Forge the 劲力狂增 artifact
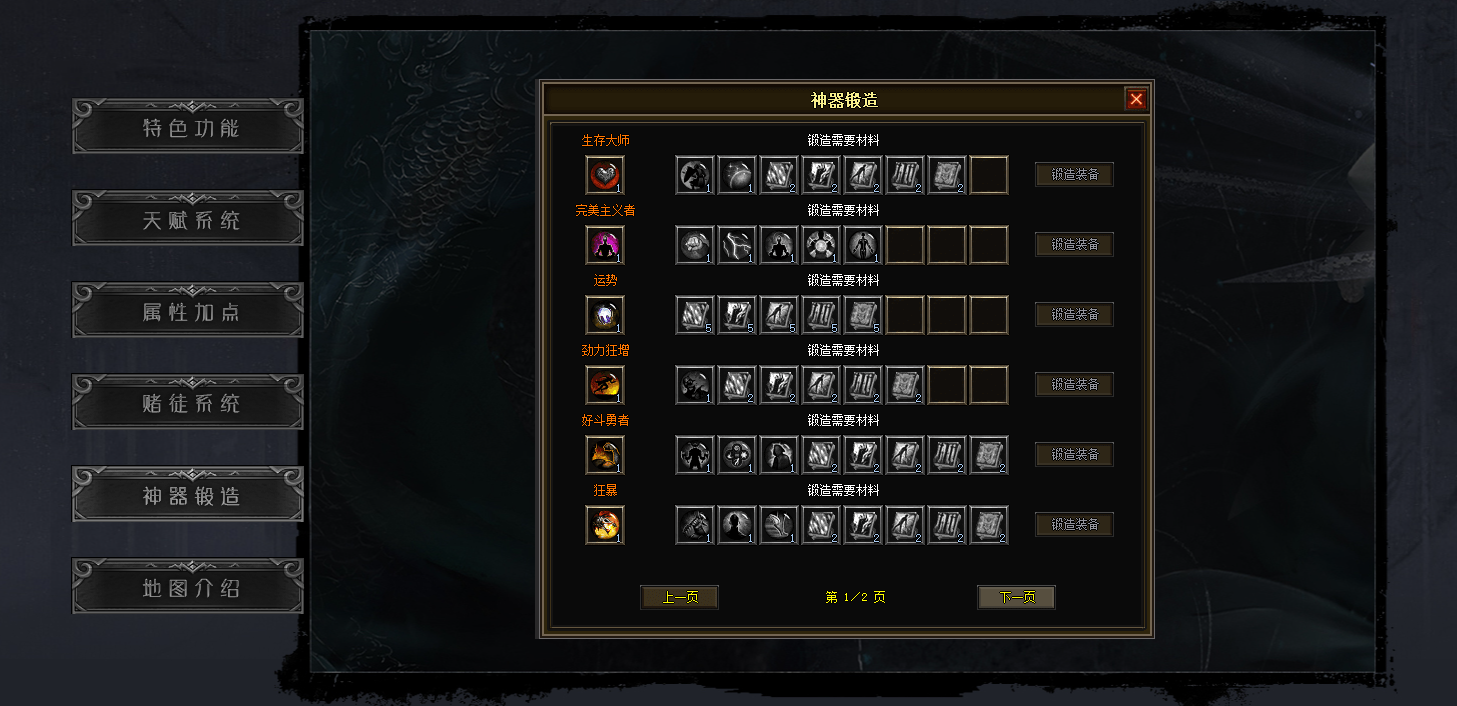This screenshot has height=706, width=1457. [x=1074, y=385]
